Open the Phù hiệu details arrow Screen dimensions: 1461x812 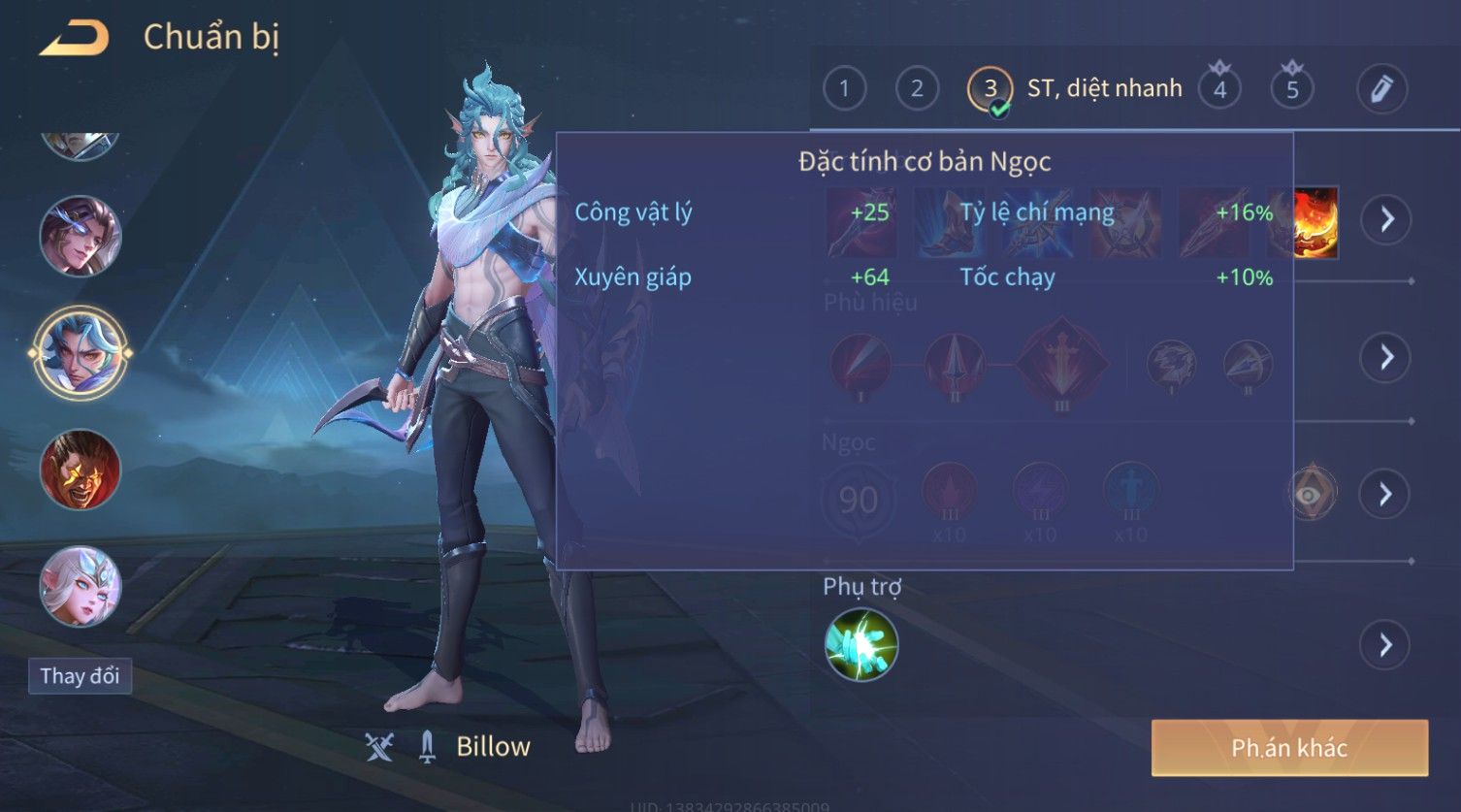[x=1386, y=357]
